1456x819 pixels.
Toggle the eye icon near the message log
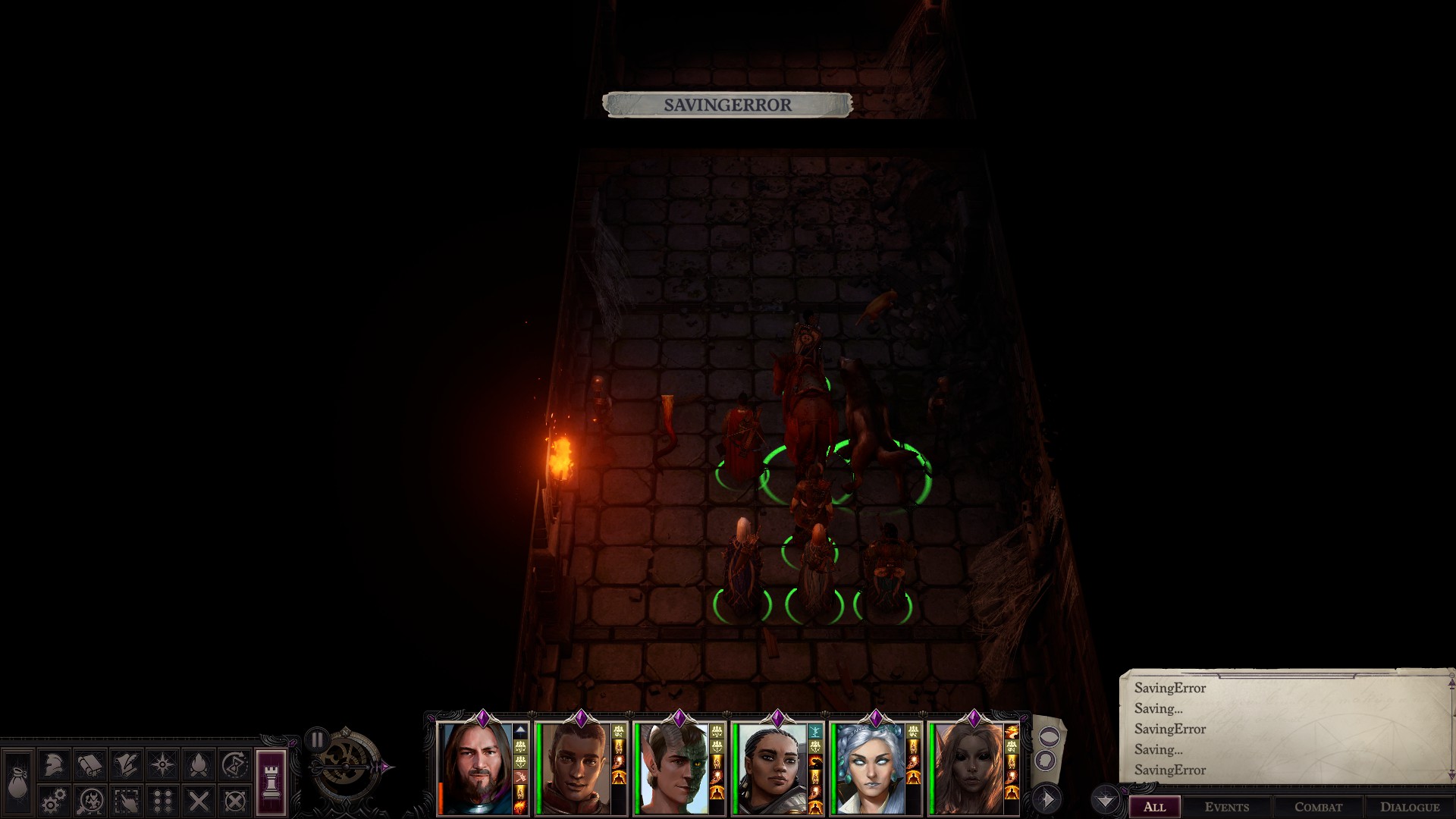pos(1048,737)
